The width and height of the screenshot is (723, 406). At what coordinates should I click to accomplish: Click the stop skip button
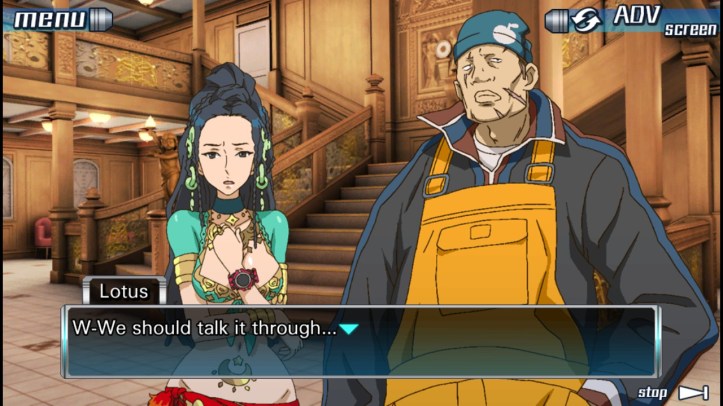coord(673,392)
